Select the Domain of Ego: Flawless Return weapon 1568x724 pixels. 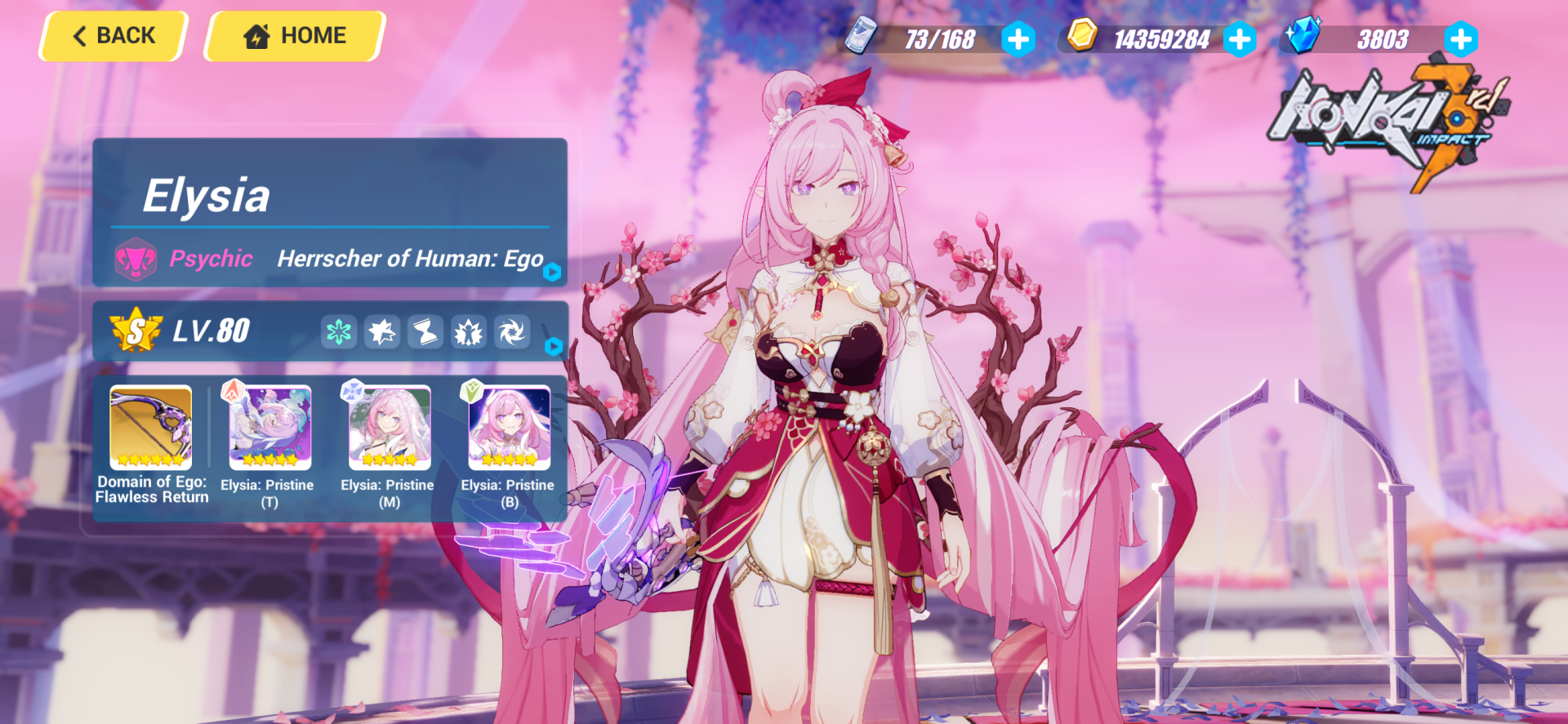149,426
